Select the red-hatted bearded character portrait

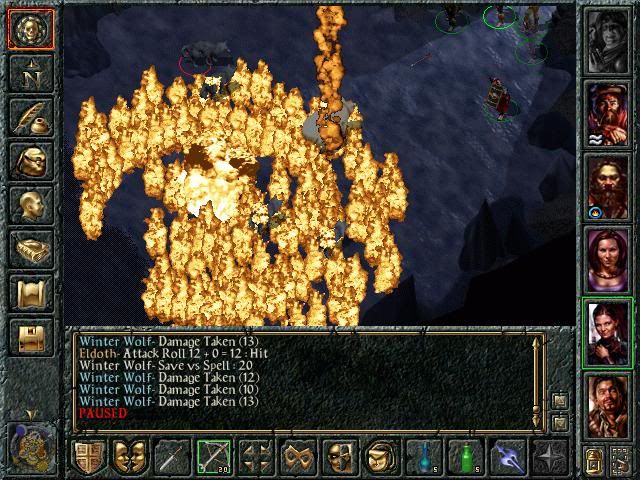(x=609, y=114)
